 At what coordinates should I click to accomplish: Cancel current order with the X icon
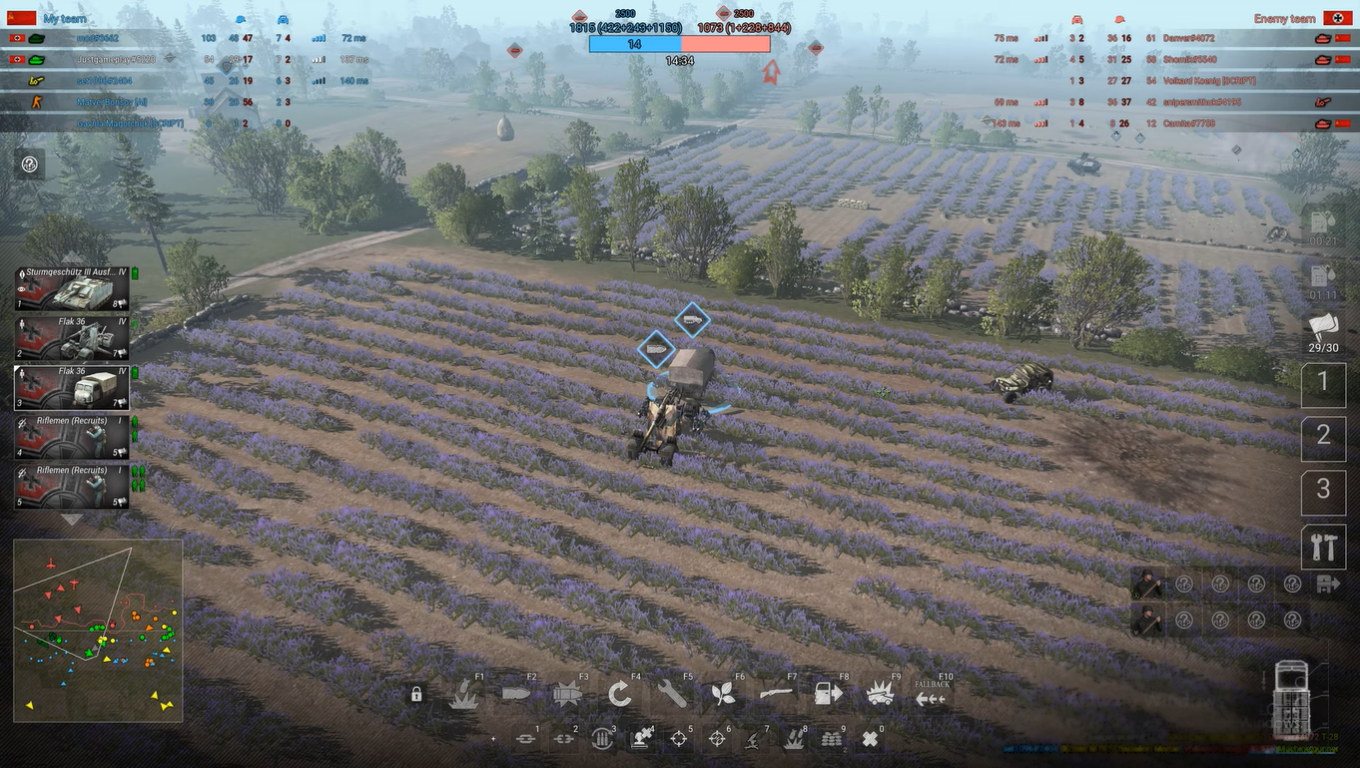click(872, 737)
